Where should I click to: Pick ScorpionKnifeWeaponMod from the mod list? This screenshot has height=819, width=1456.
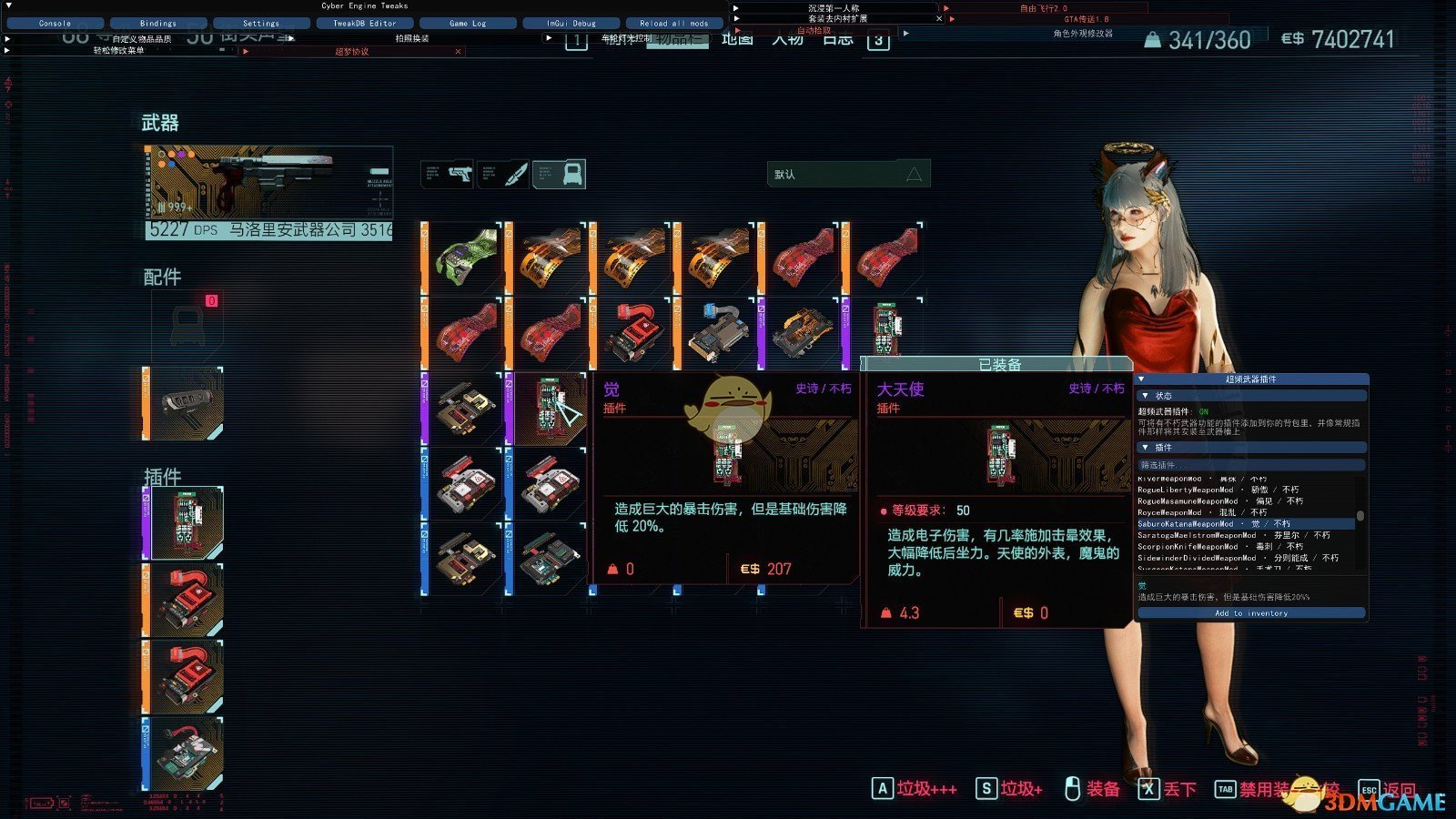pyautogui.click(x=1188, y=547)
